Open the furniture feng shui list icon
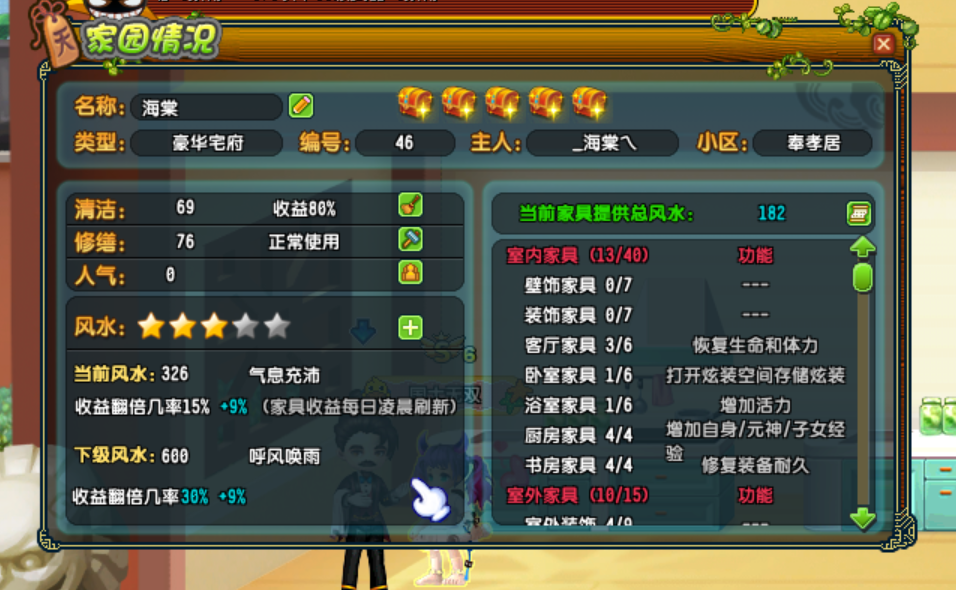This screenshot has height=590, width=956. [858, 213]
